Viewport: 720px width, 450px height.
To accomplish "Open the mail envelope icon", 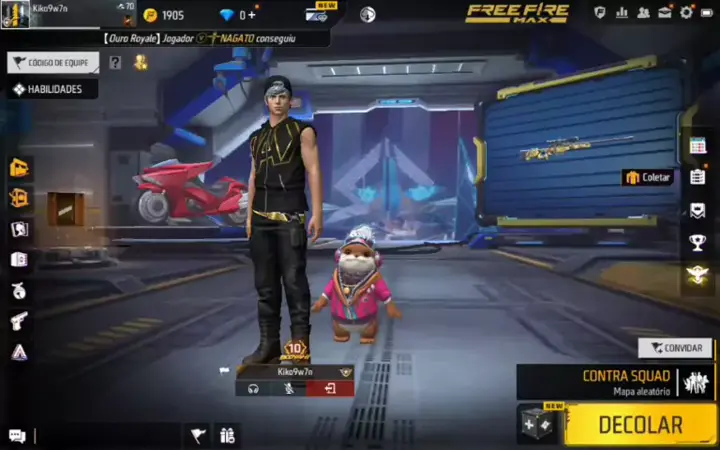I will [664, 13].
